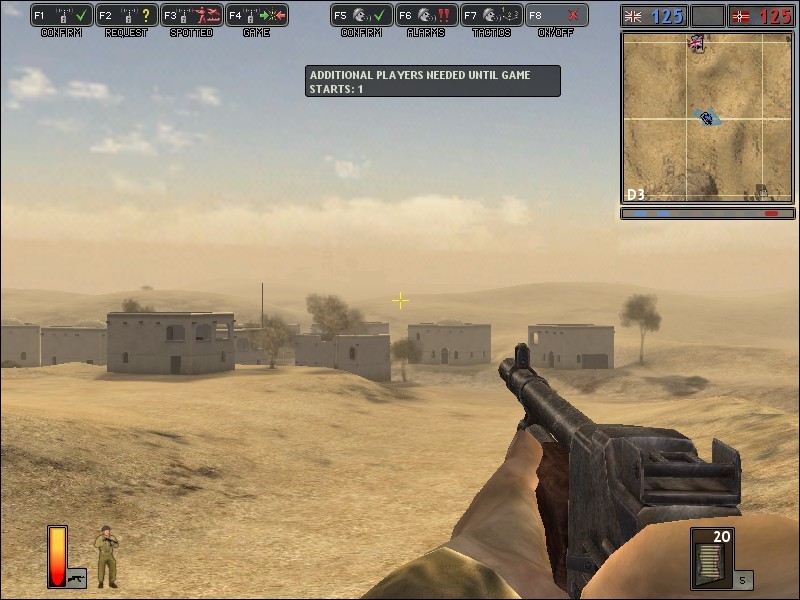This screenshot has height=600, width=800.
Task: Select the F1 Confirm radio command
Action: pyautogui.click(x=61, y=16)
